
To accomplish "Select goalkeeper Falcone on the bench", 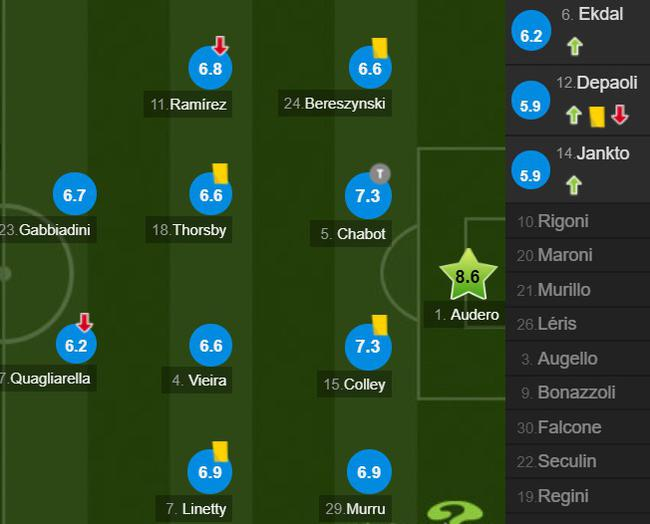I will (x=578, y=427).
